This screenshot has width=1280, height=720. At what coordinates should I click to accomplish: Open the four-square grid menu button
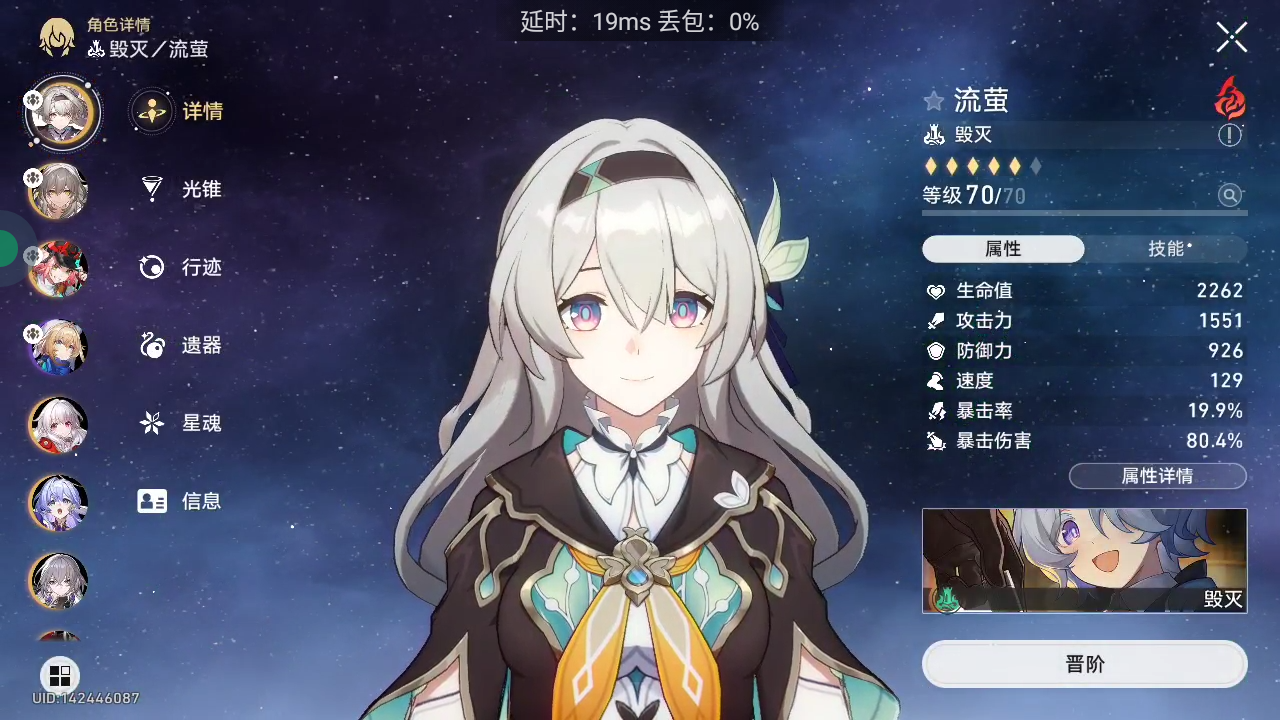(60, 675)
